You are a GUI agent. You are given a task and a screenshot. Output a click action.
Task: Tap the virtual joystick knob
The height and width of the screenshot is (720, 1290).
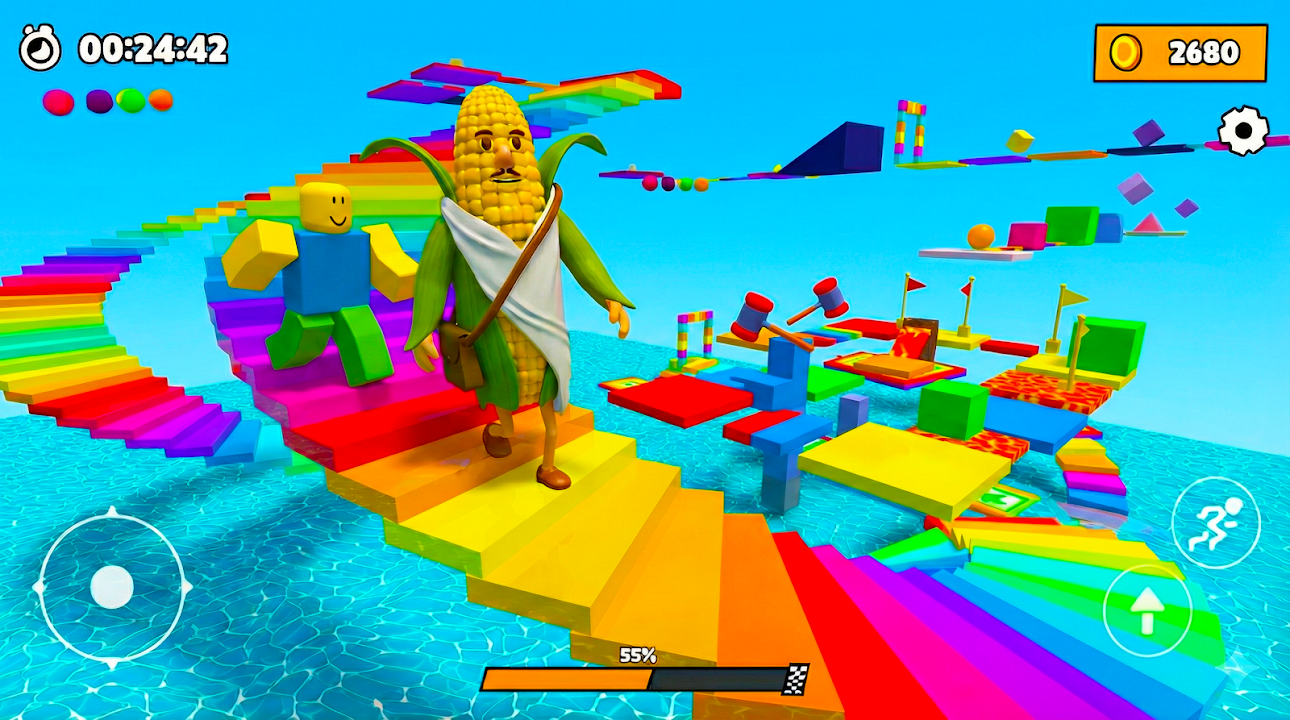click(x=111, y=587)
